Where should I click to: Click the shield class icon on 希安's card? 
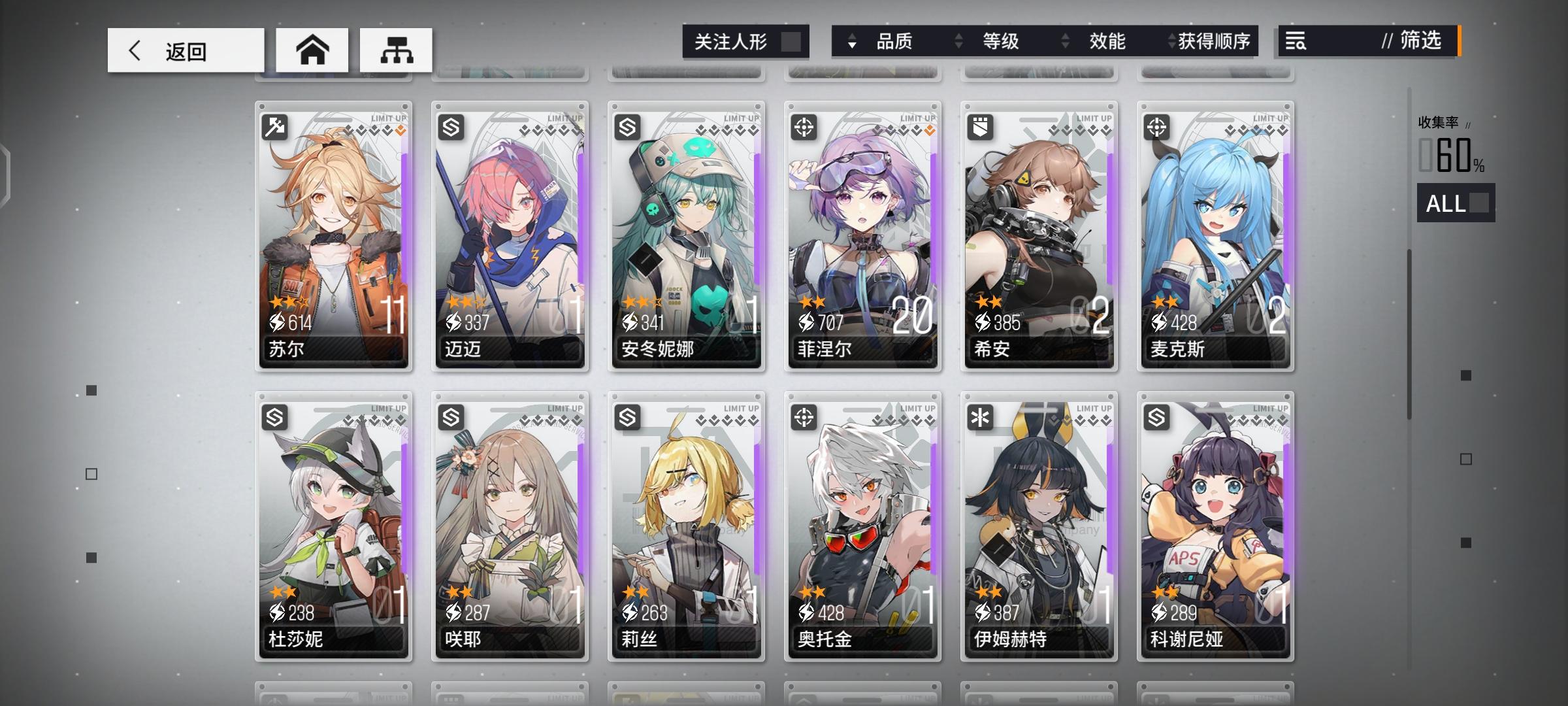tap(981, 127)
